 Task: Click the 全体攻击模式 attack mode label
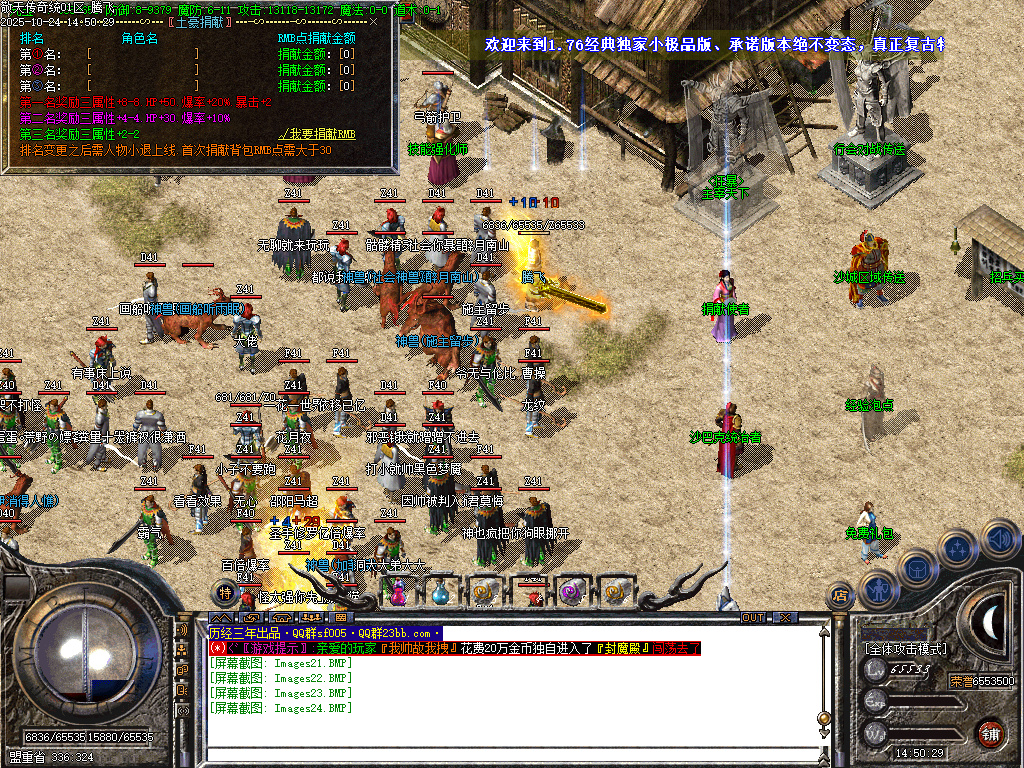(905, 649)
